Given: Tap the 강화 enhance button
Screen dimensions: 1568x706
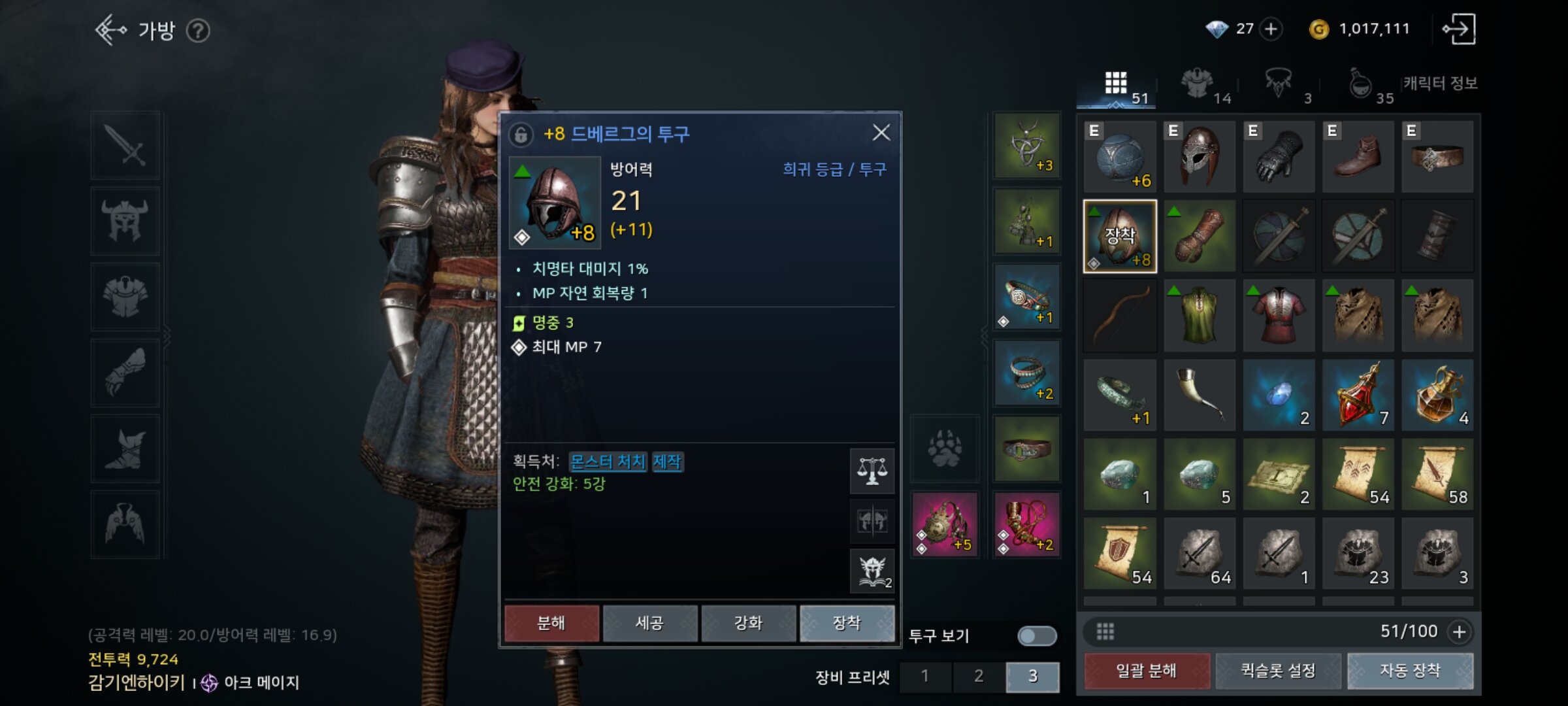Looking at the screenshot, I should point(748,623).
